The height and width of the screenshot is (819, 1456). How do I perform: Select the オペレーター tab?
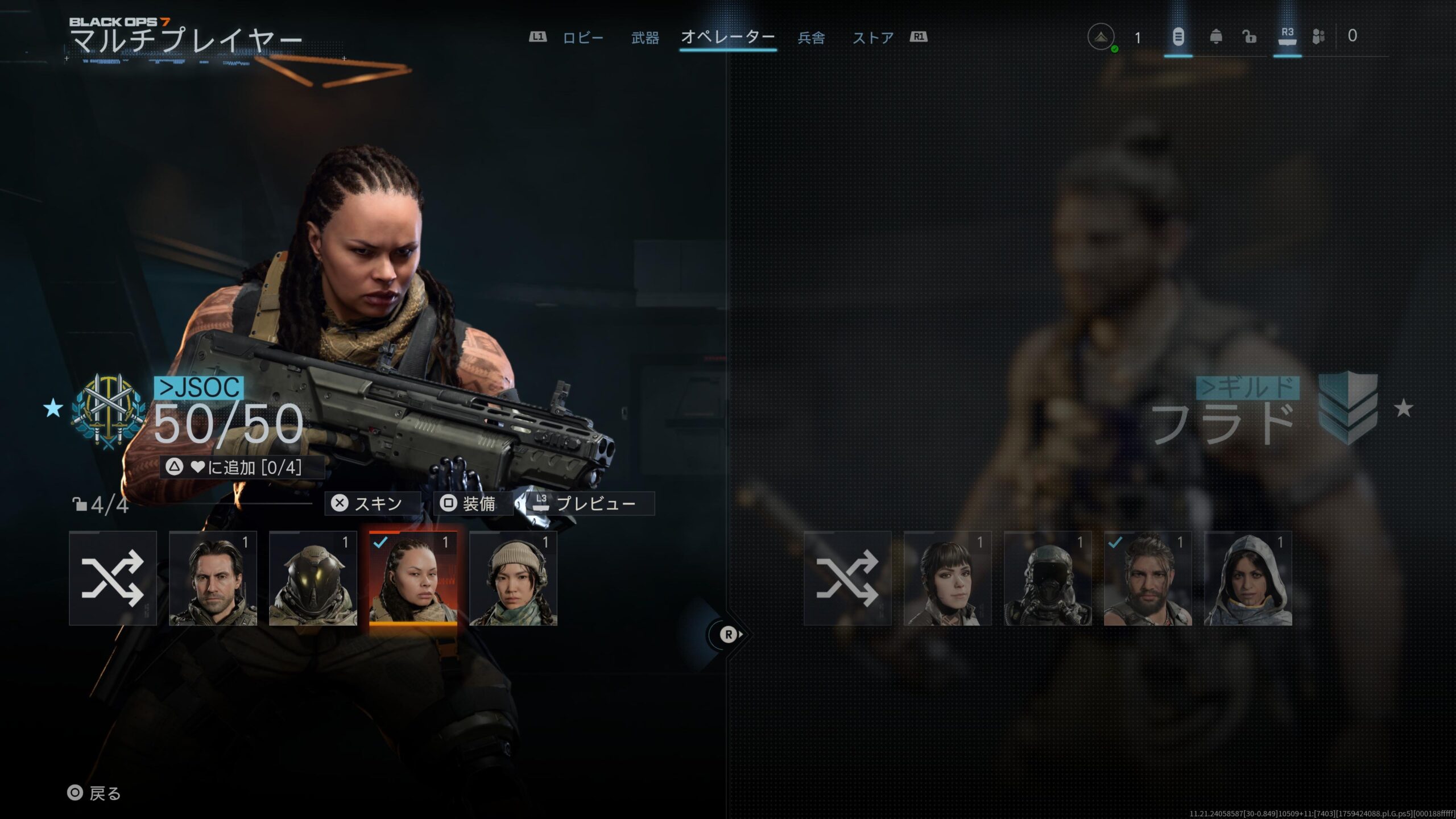(x=728, y=38)
